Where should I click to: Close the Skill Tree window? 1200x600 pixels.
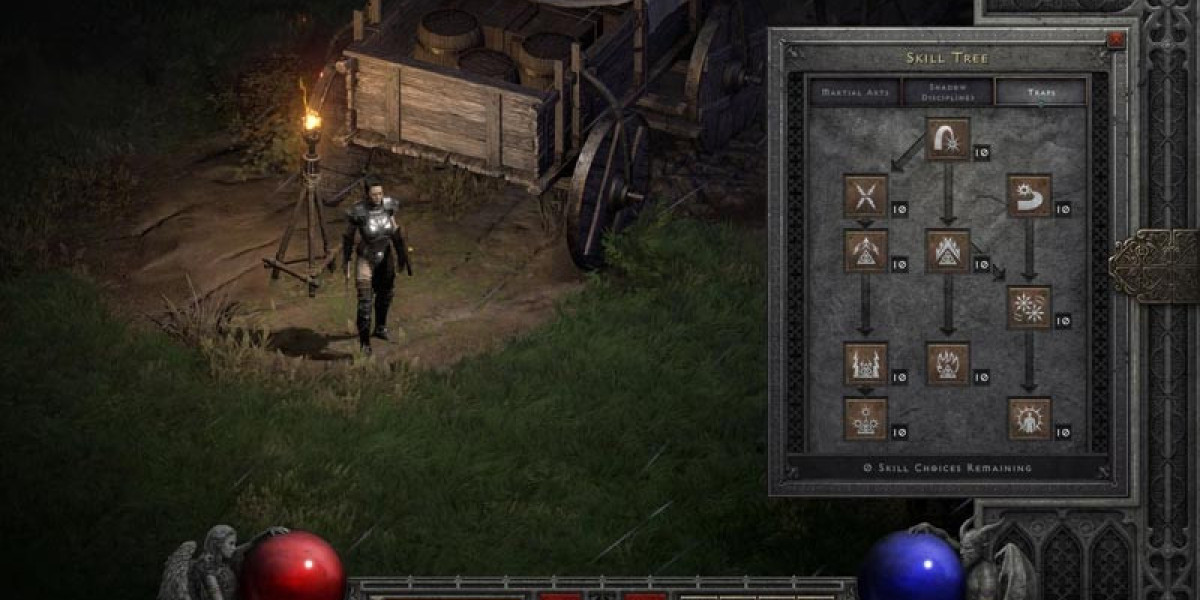click(x=1116, y=40)
